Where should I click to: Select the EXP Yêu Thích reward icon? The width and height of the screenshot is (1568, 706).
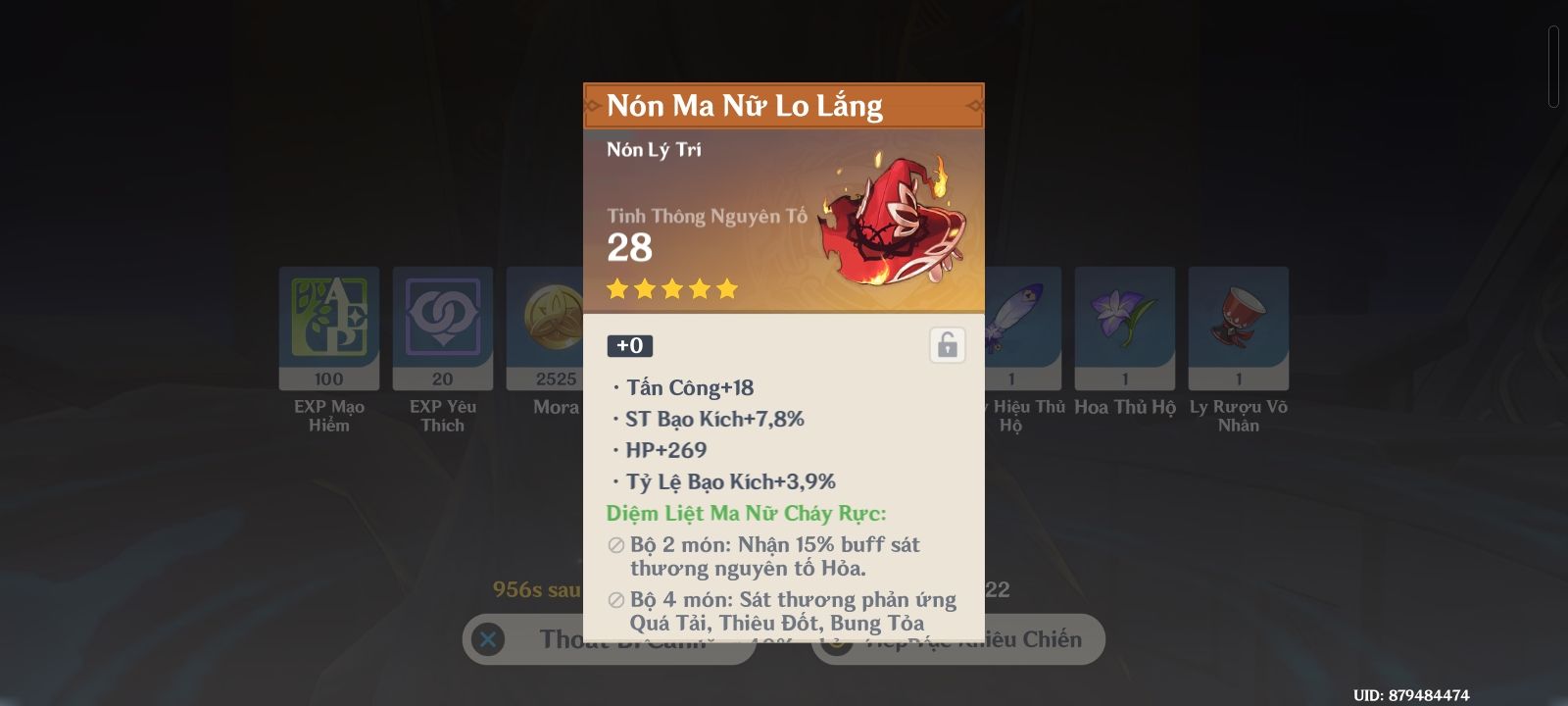coord(442,328)
